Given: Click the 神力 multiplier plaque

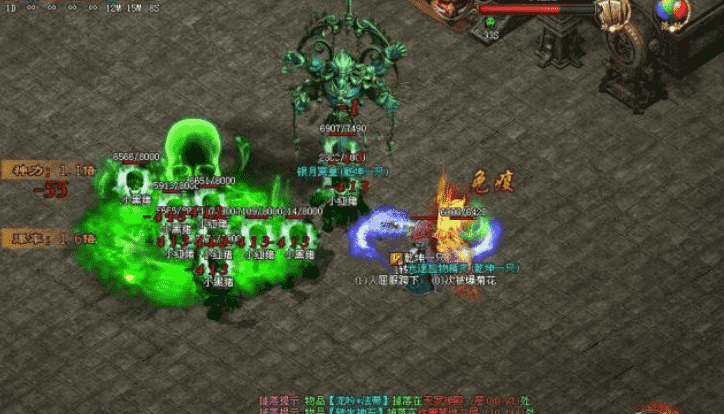Looking at the screenshot, I should coord(33,169).
